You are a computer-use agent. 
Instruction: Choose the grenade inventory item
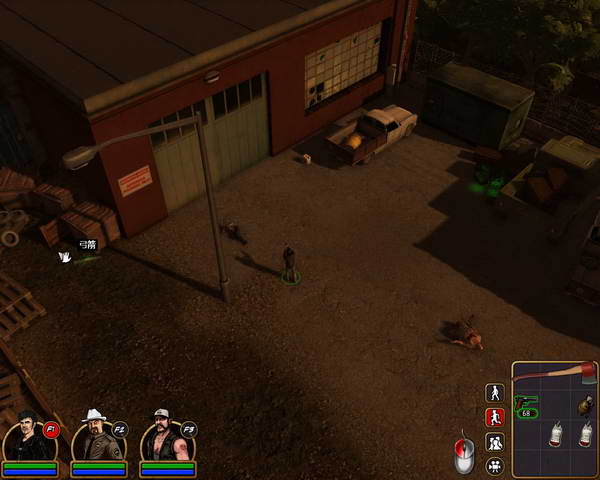[584, 405]
